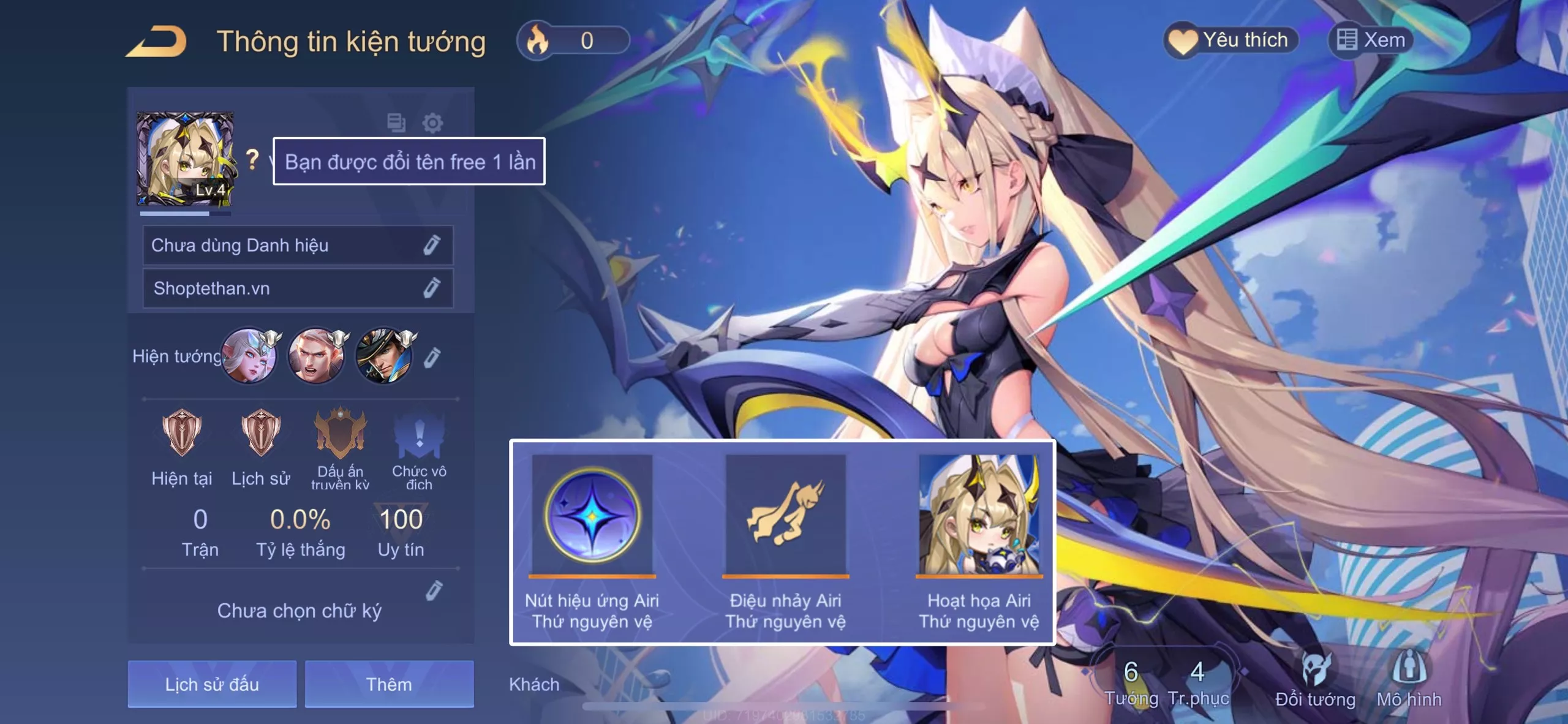Image resolution: width=1568 pixels, height=724 pixels.
Task: View the Lịch sử rank badge
Action: pos(260,433)
